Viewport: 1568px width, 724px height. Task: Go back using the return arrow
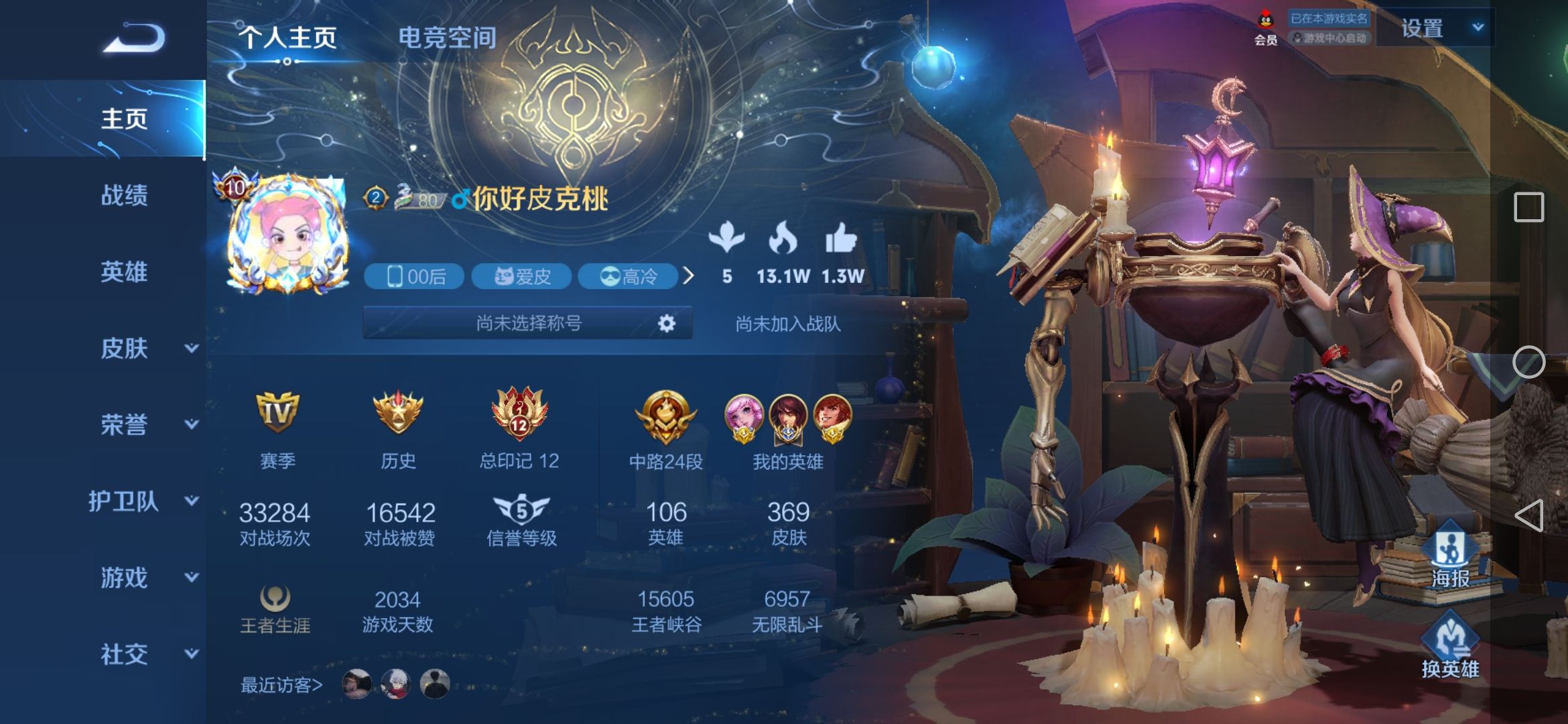point(134,38)
